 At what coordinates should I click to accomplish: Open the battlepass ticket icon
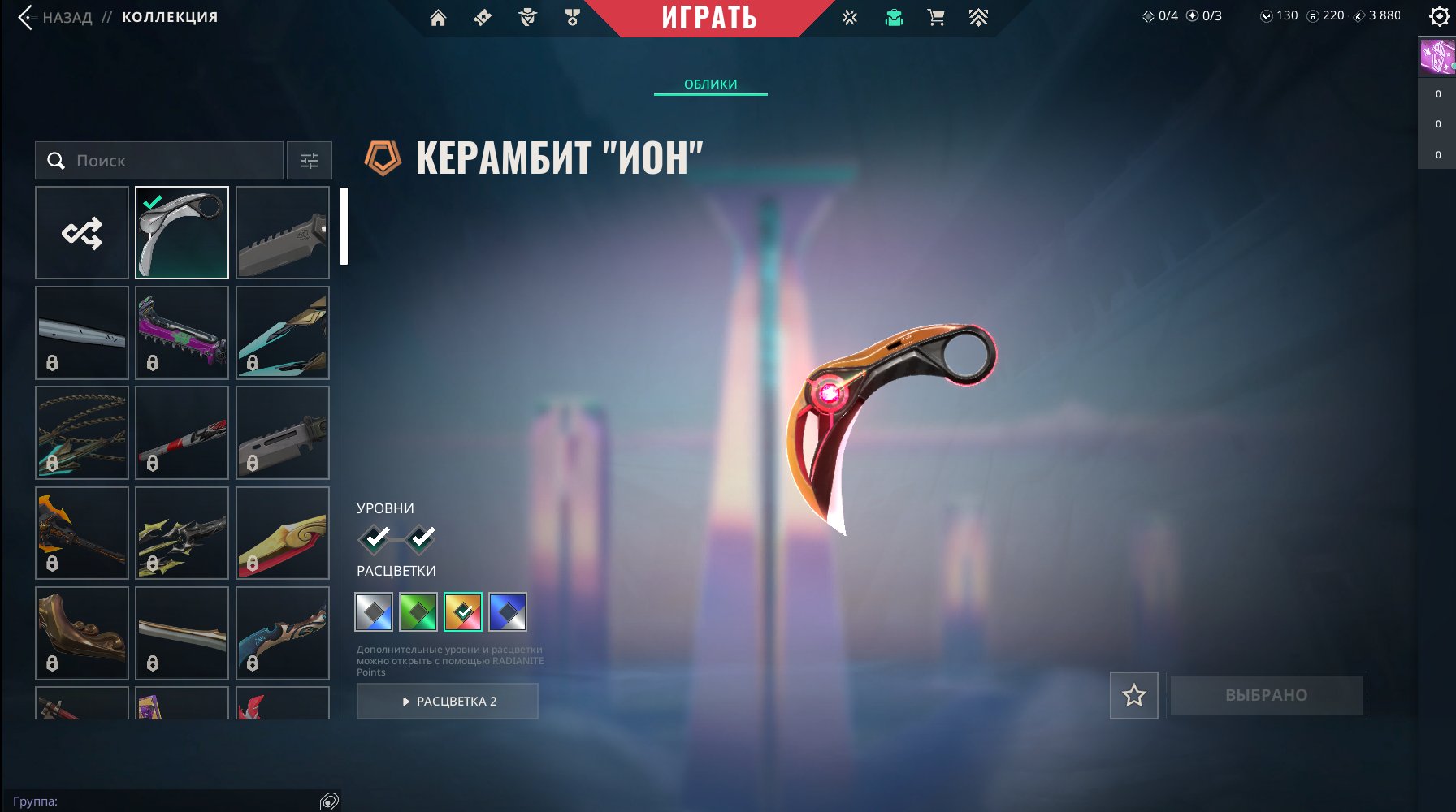(483, 17)
